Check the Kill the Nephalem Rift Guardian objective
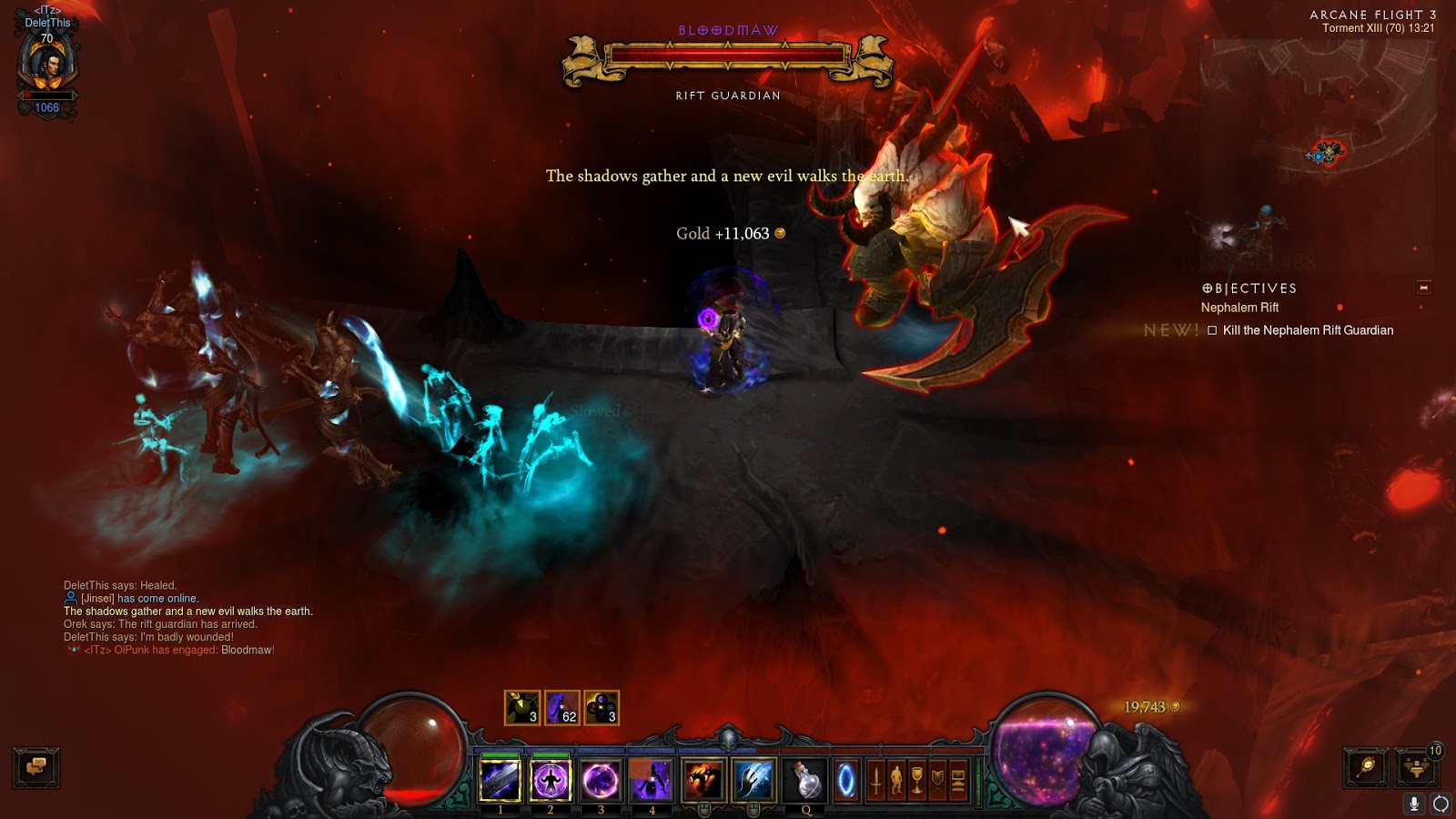Viewport: 1456px width, 819px height. (x=1210, y=330)
